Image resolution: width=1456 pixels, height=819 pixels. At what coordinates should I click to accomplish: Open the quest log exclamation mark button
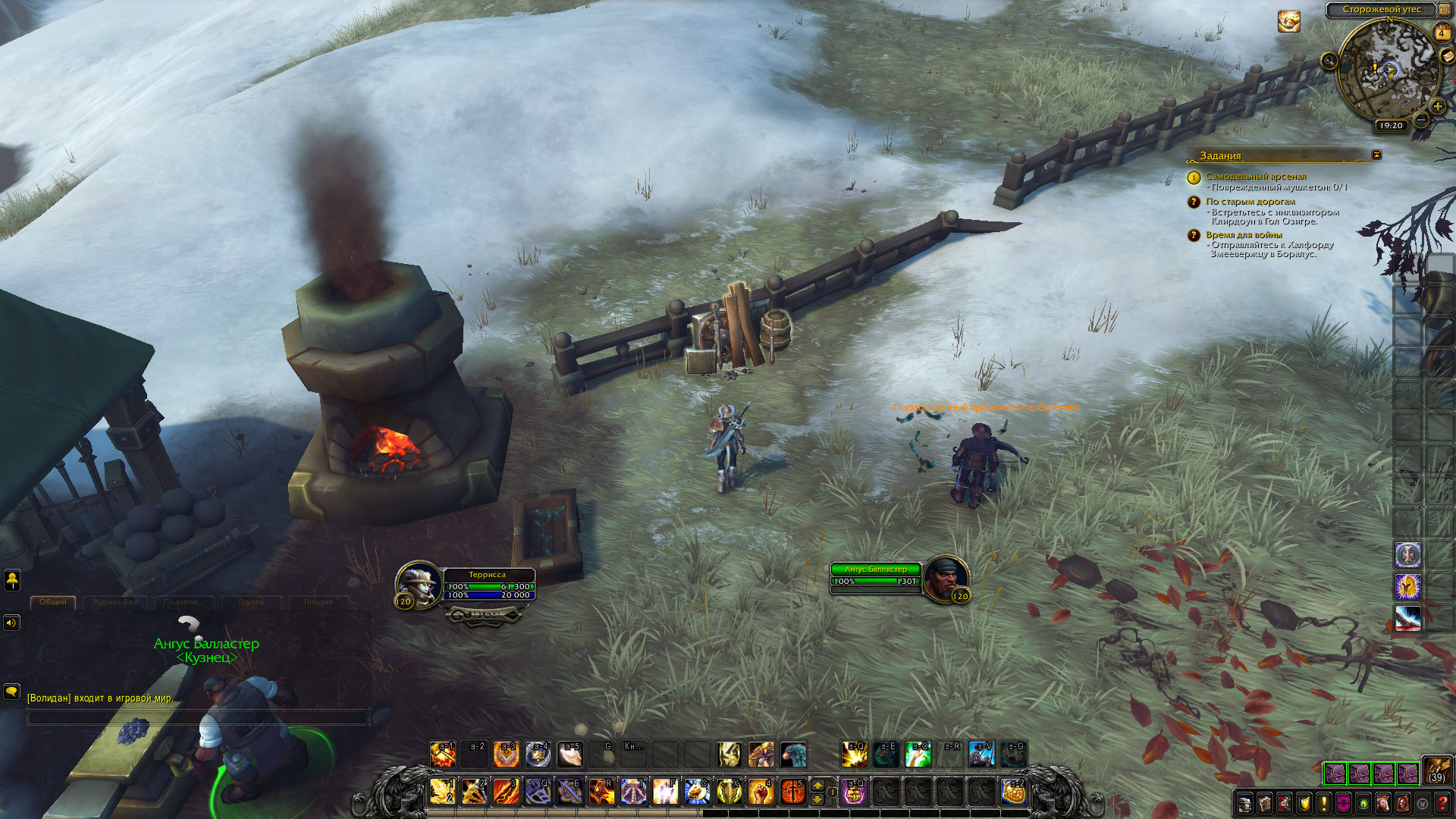pyautogui.click(x=1324, y=803)
